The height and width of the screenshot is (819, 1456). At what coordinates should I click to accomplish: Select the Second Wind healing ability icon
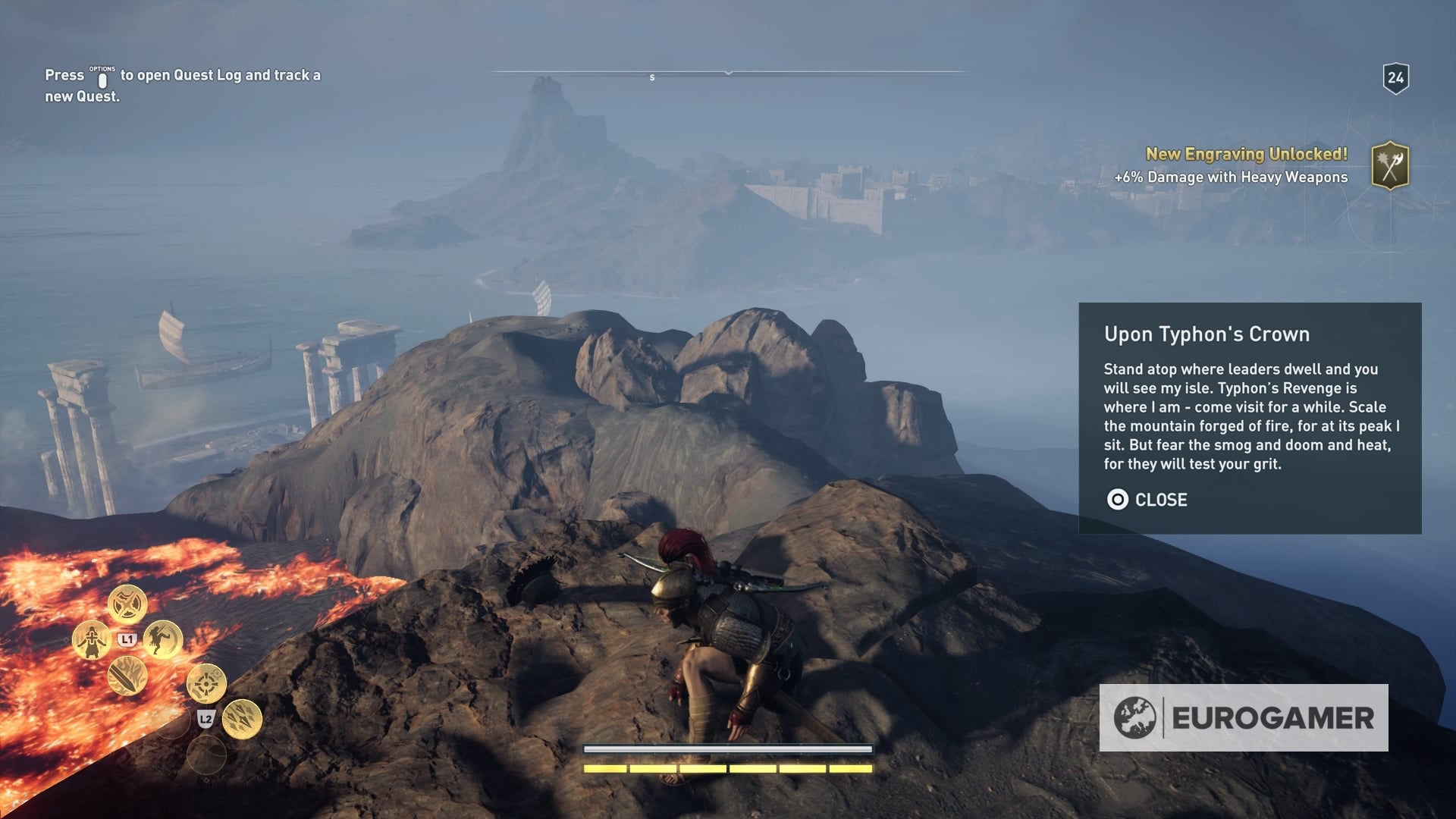tap(92, 639)
